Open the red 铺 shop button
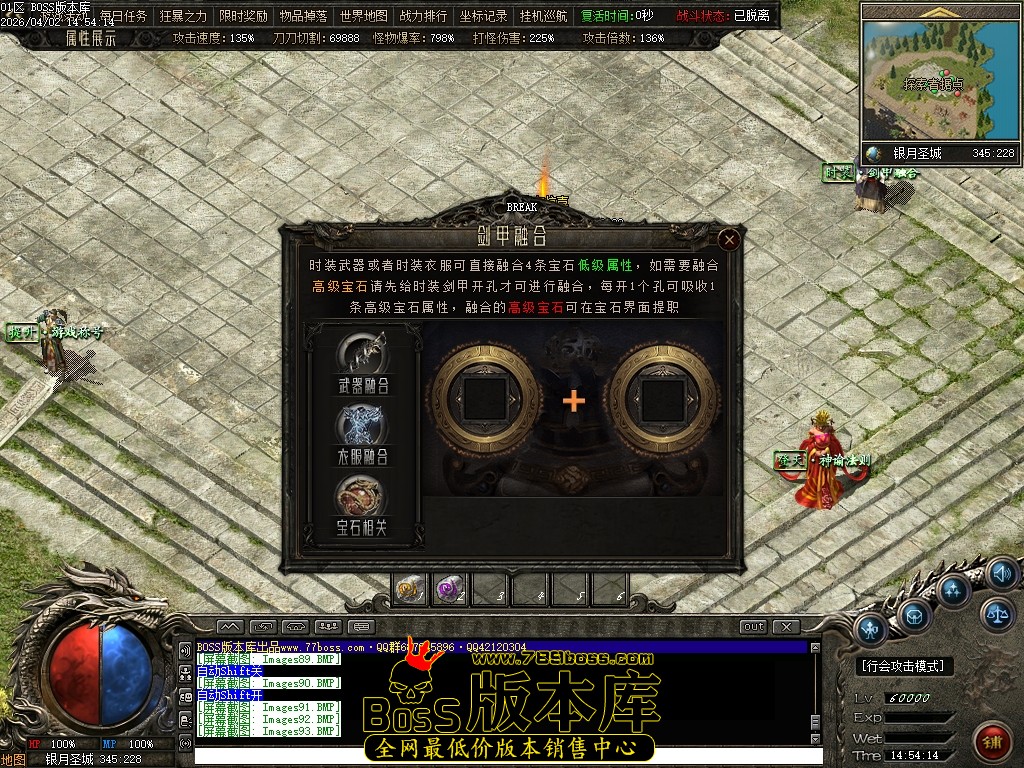Screen dimensions: 1024x768 point(992,742)
